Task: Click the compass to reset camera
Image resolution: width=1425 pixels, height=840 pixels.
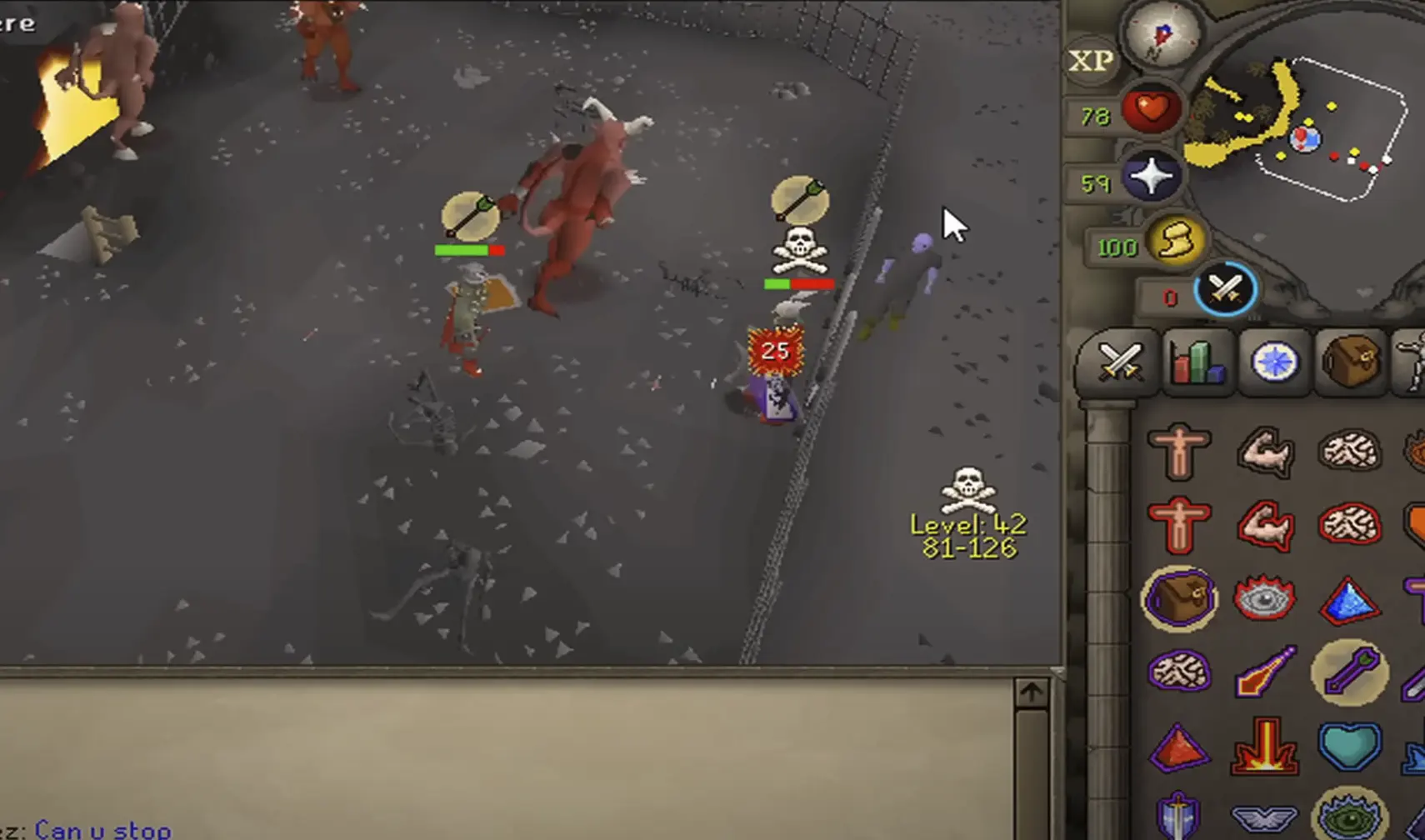Action: (x=1158, y=35)
